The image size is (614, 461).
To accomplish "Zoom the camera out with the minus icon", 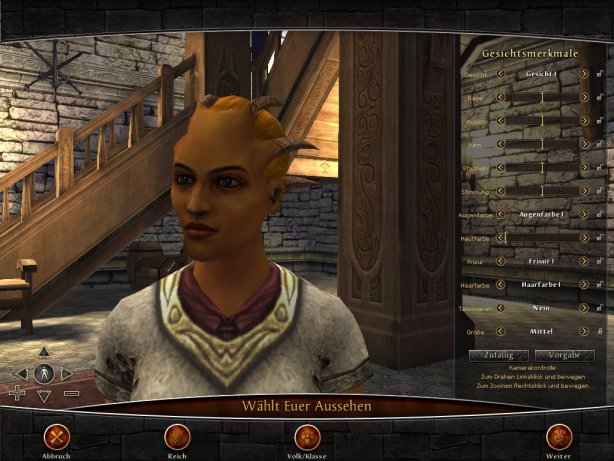I will pyautogui.click(x=72, y=394).
